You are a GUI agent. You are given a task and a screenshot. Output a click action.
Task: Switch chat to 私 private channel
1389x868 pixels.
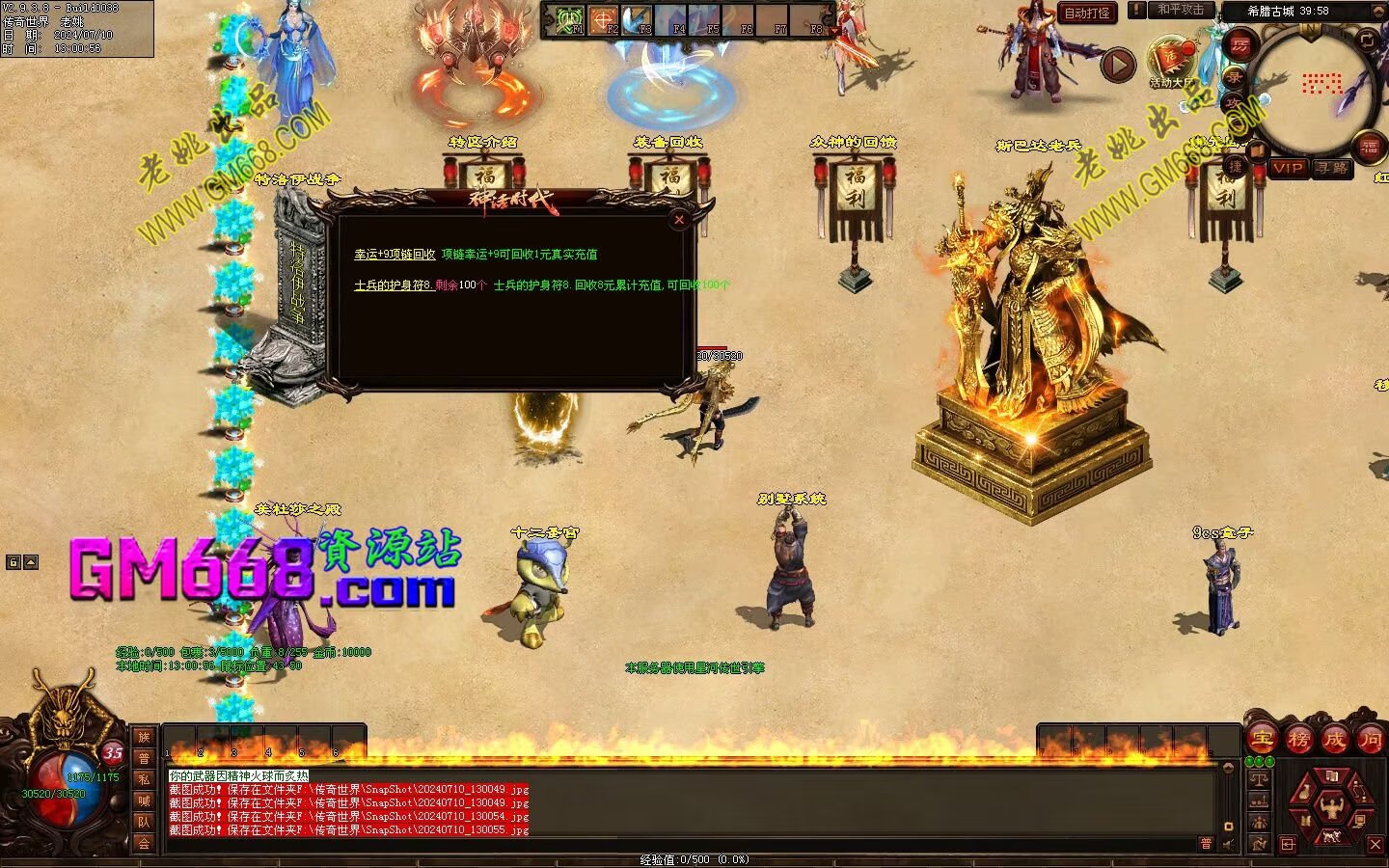click(144, 779)
